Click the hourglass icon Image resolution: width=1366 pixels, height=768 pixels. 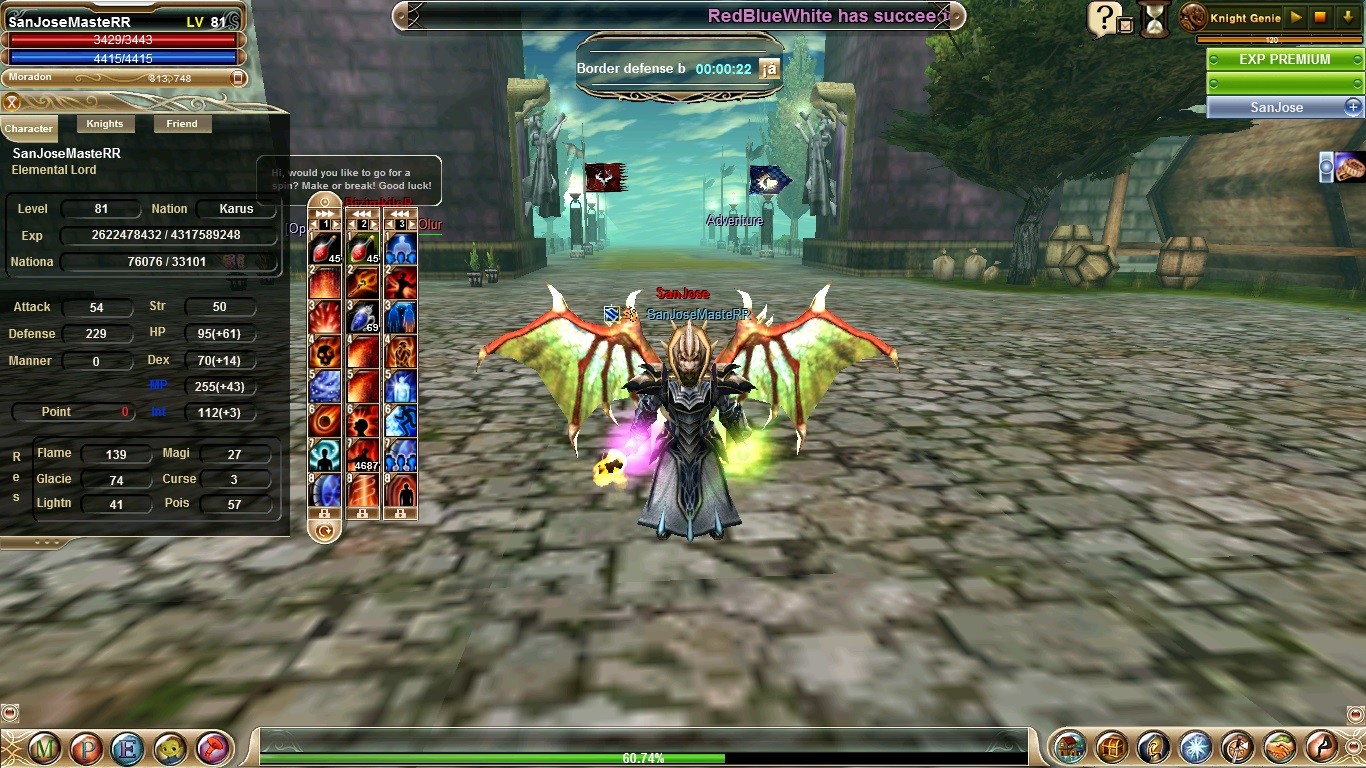(x=1155, y=20)
